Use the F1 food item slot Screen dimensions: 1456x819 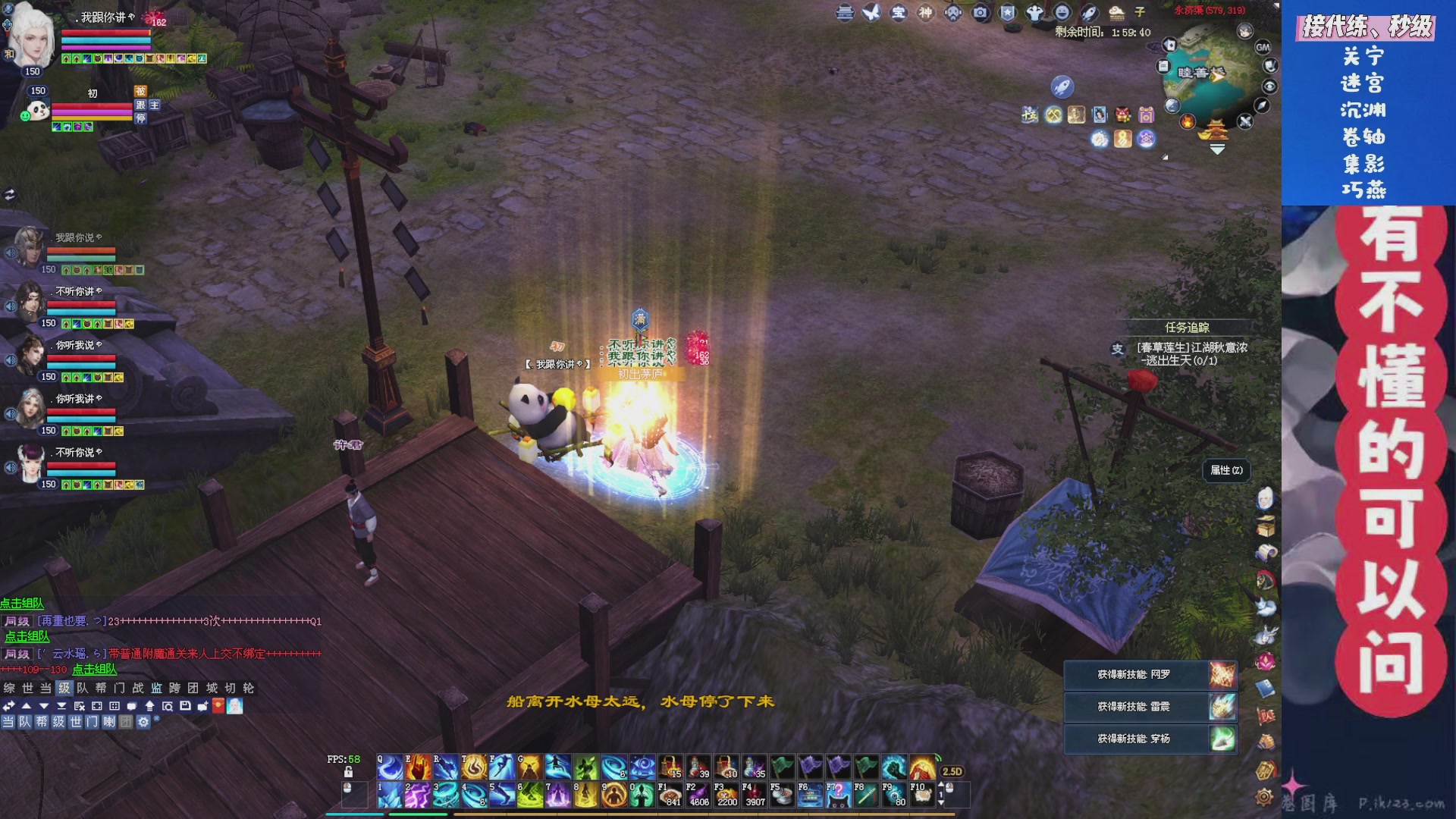670,794
